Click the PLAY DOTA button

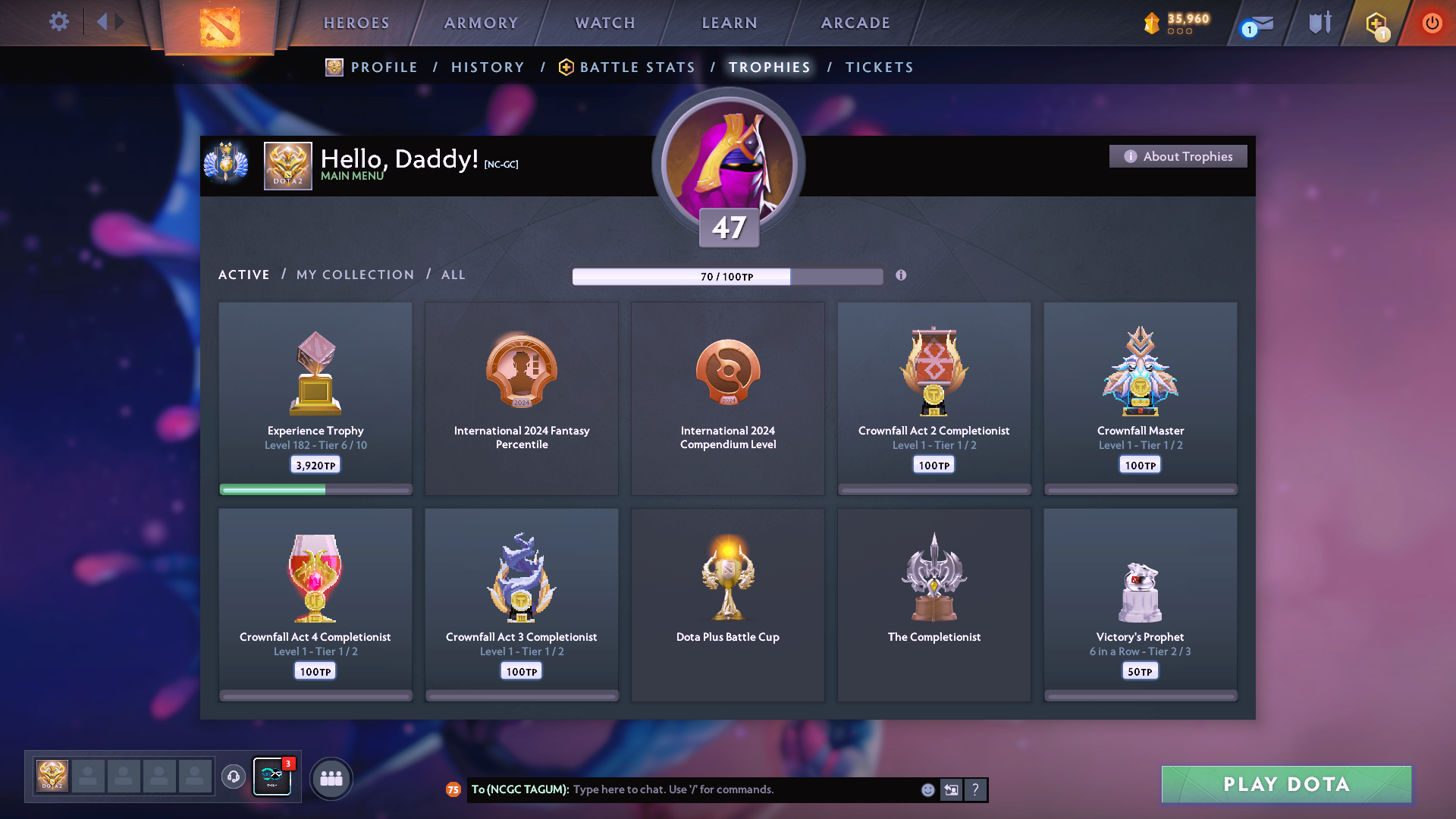[1285, 784]
